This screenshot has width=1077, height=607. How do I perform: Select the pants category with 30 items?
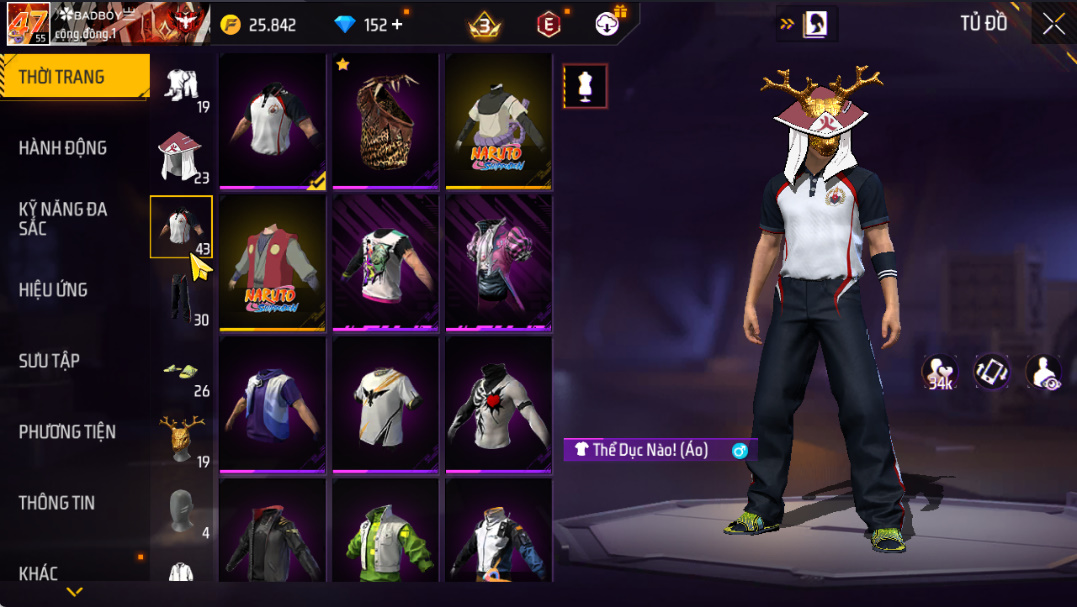point(182,298)
